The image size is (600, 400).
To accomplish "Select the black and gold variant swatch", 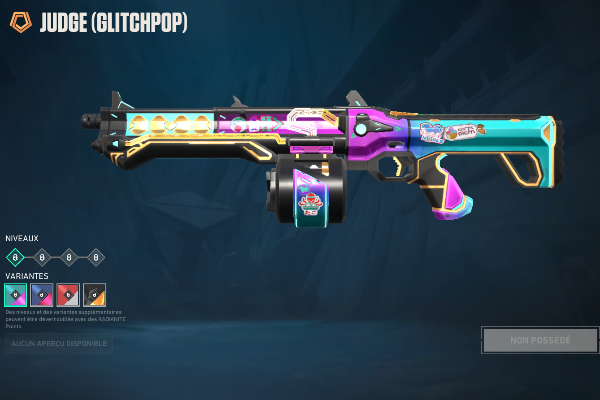I will (x=94, y=294).
